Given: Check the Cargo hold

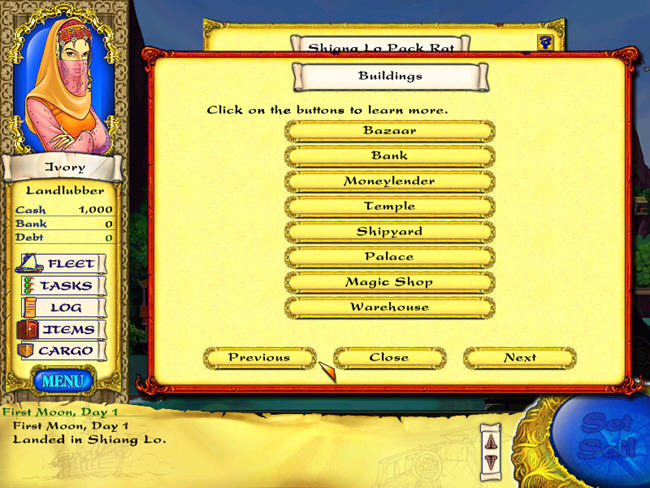Looking at the screenshot, I should click(x=60, y=352).
